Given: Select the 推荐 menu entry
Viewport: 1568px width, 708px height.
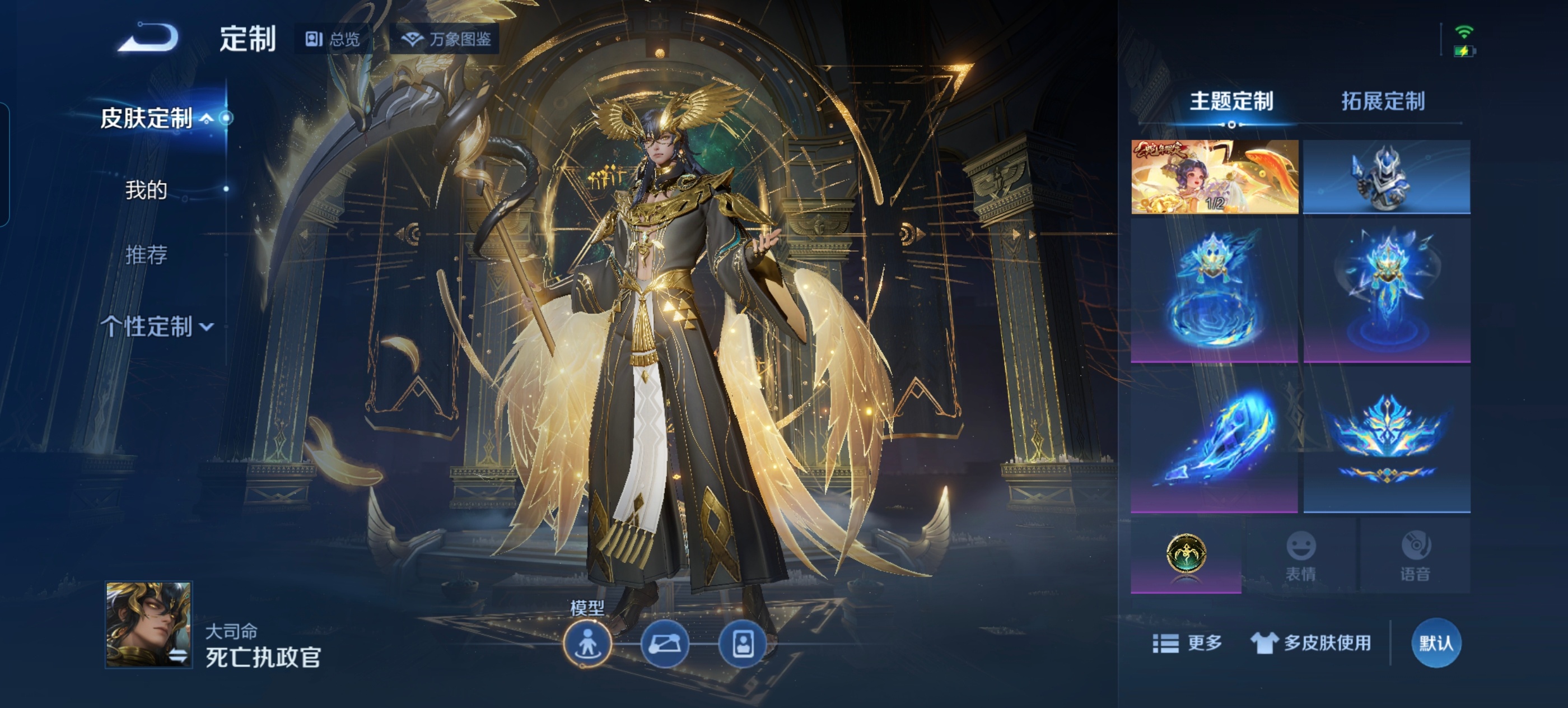Looking at the screenshot, I should (146, 254).
